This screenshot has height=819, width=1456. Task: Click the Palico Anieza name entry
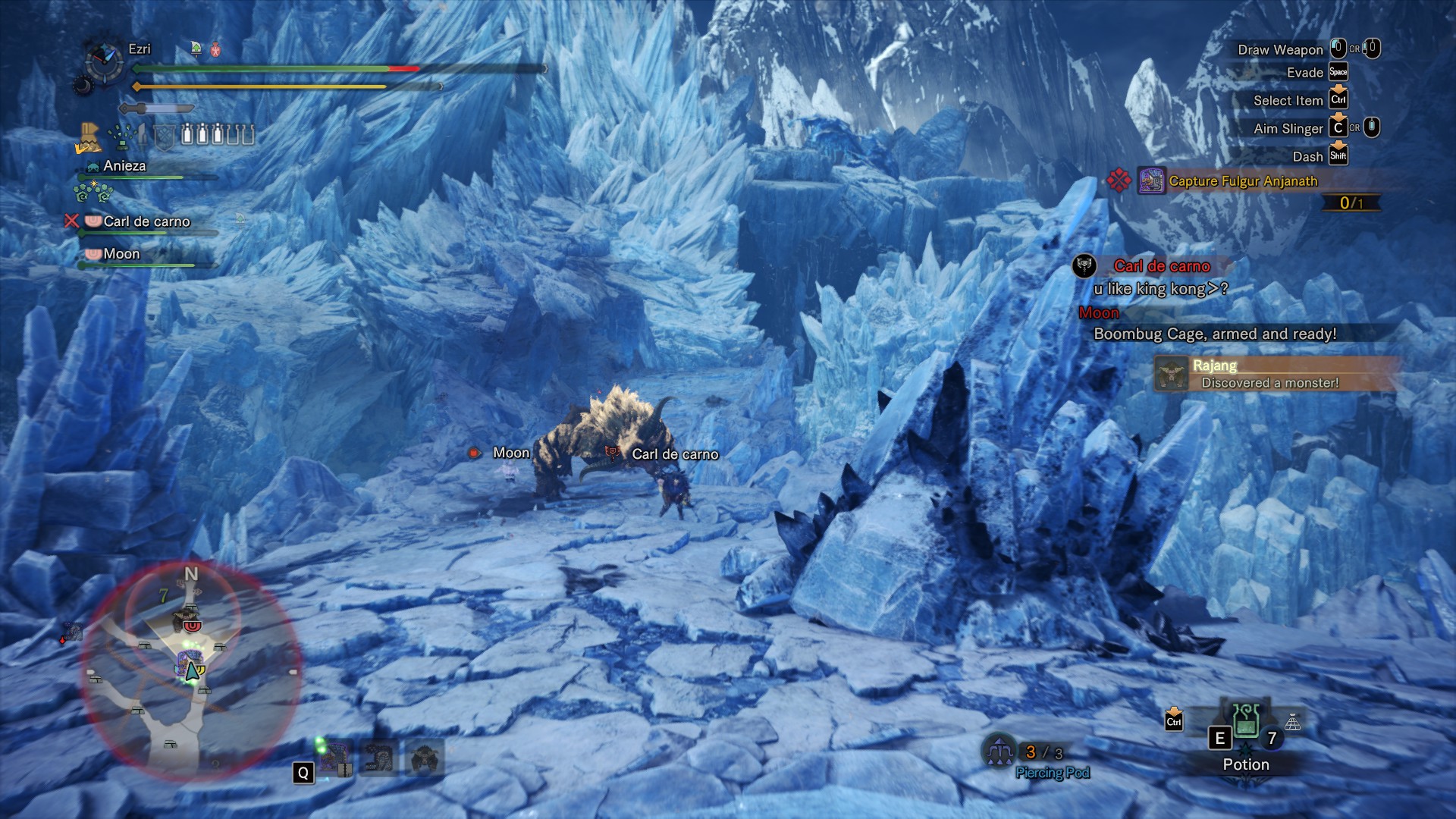pyautogui.click(x=124, y=166)
